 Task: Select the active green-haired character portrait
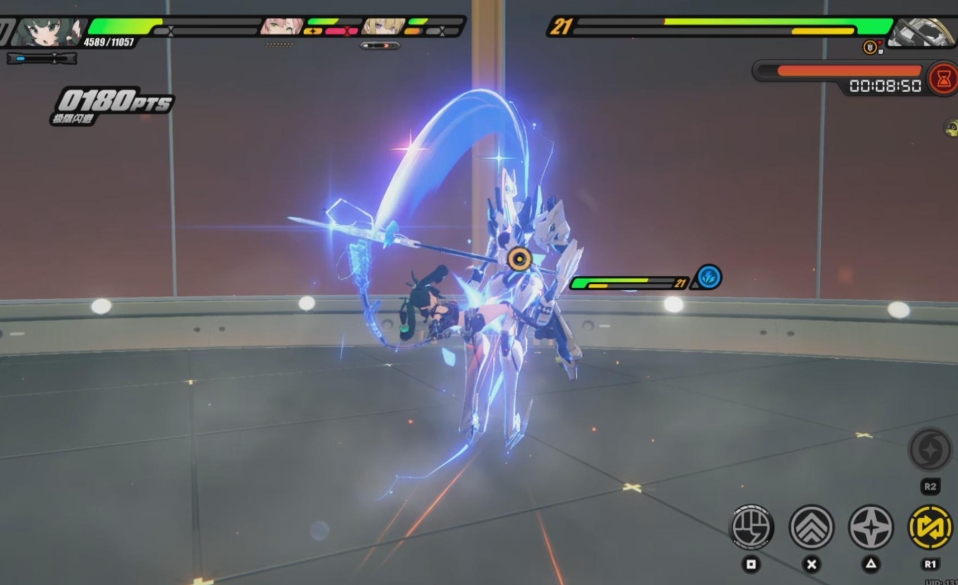pyautogui.click(x=47, y=31)
